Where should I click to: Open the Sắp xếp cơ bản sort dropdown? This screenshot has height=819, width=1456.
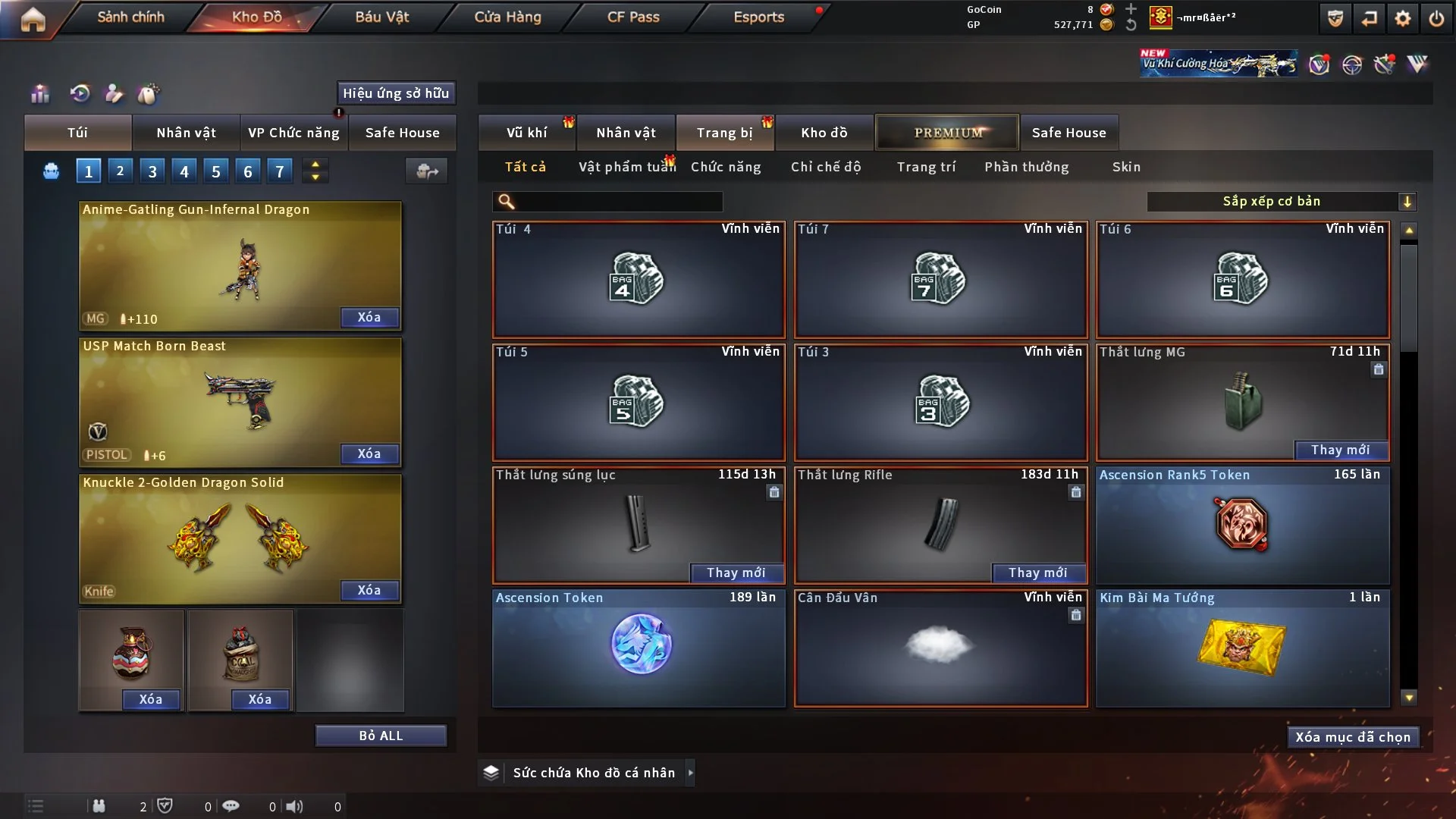1281,201
